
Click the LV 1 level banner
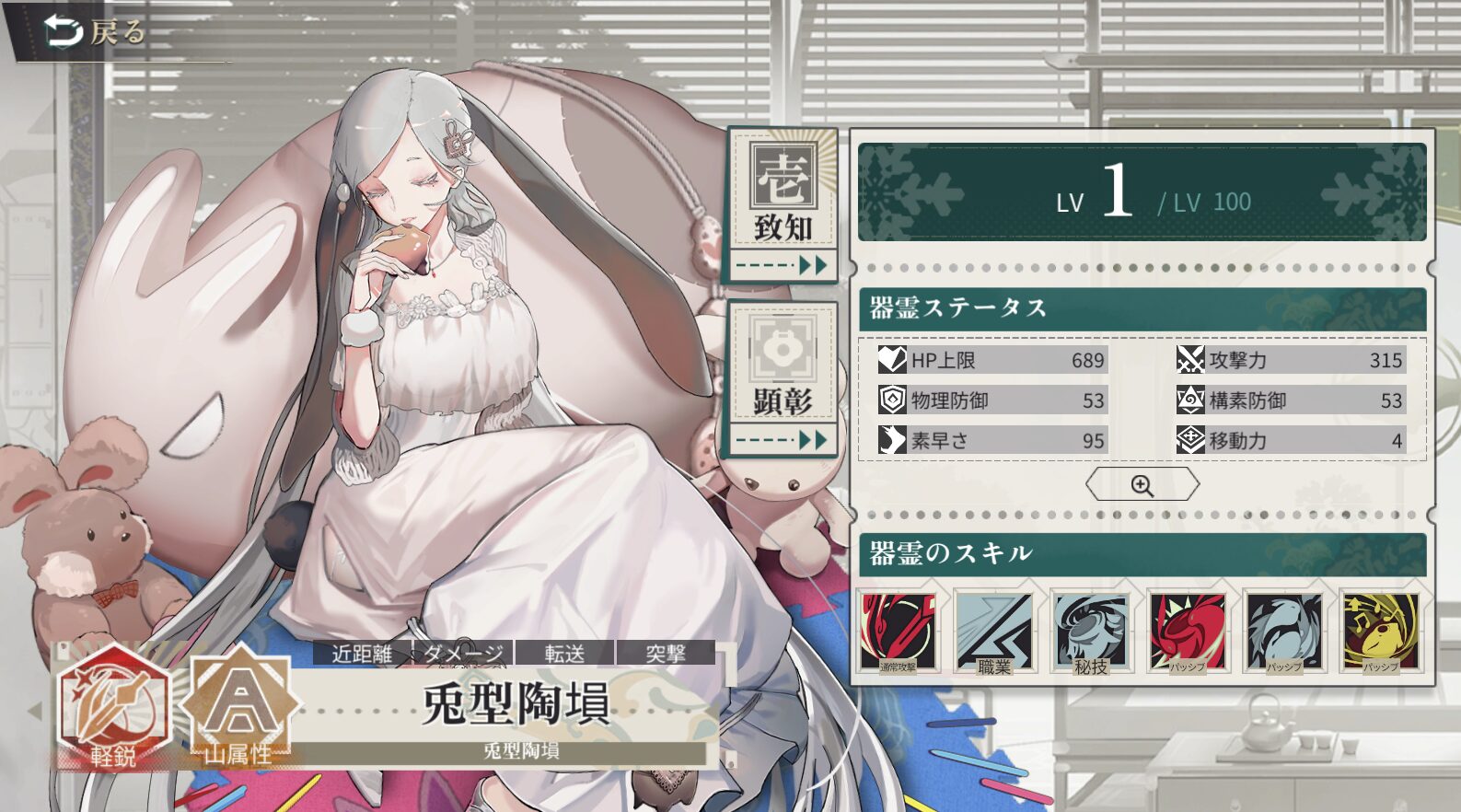click(x=1142, y=192)
